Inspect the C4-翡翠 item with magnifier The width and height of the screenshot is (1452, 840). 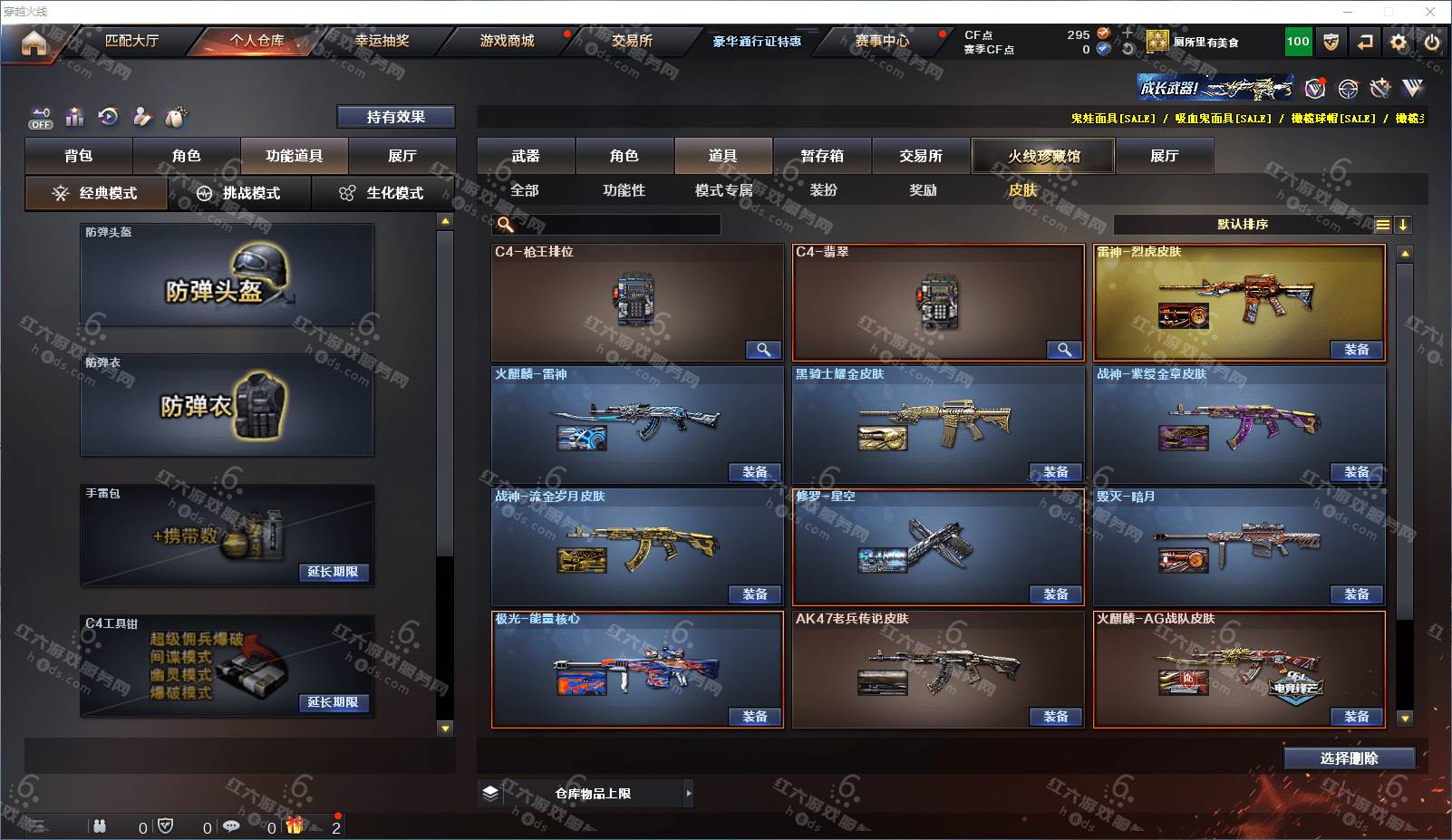[x=1064, y=350]
